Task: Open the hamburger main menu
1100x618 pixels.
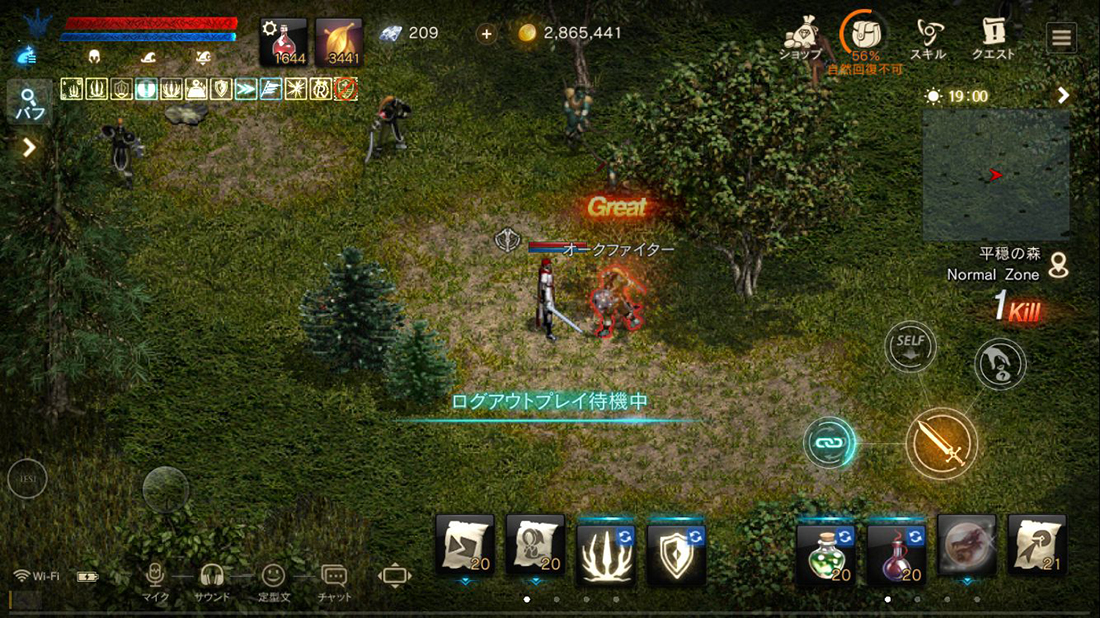Action: pyautogui.click(x=1061, y=38)
